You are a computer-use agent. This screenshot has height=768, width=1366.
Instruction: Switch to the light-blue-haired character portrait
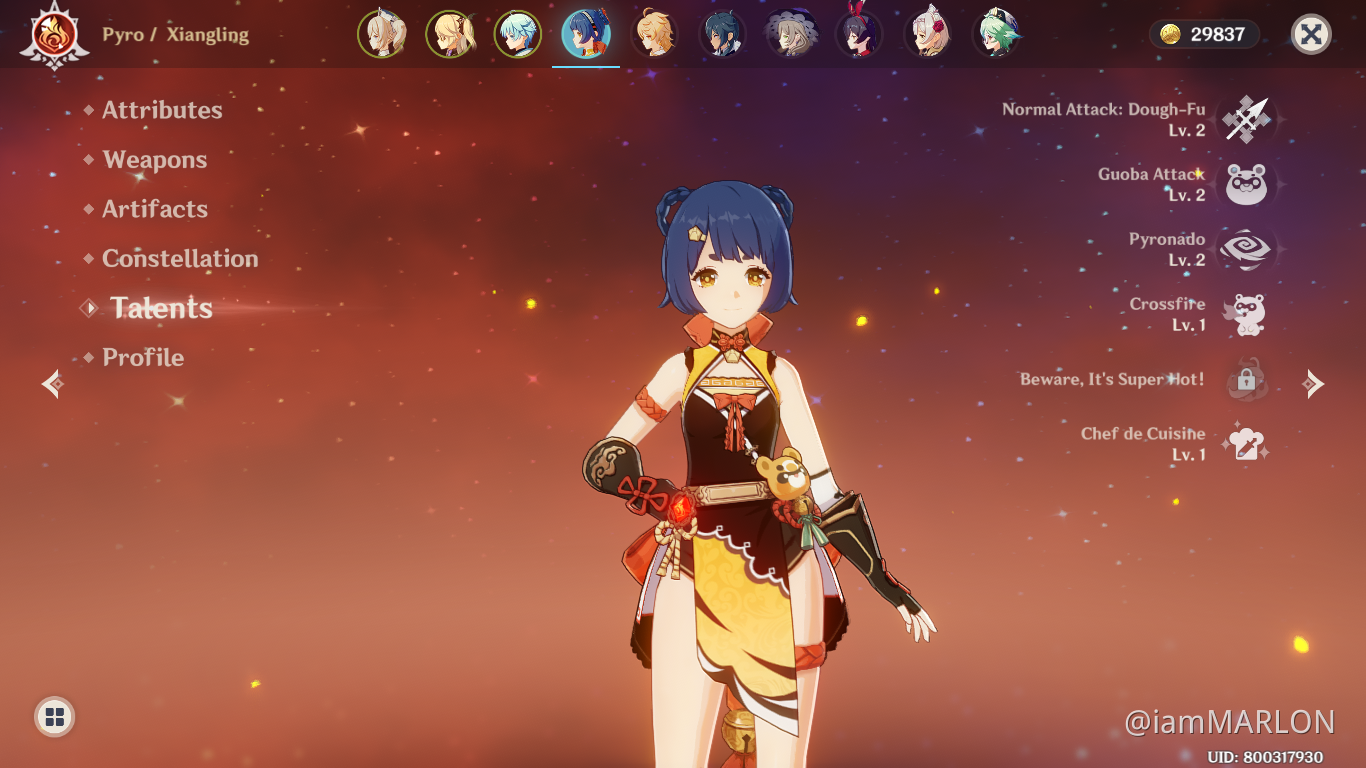tap(517, 35)
